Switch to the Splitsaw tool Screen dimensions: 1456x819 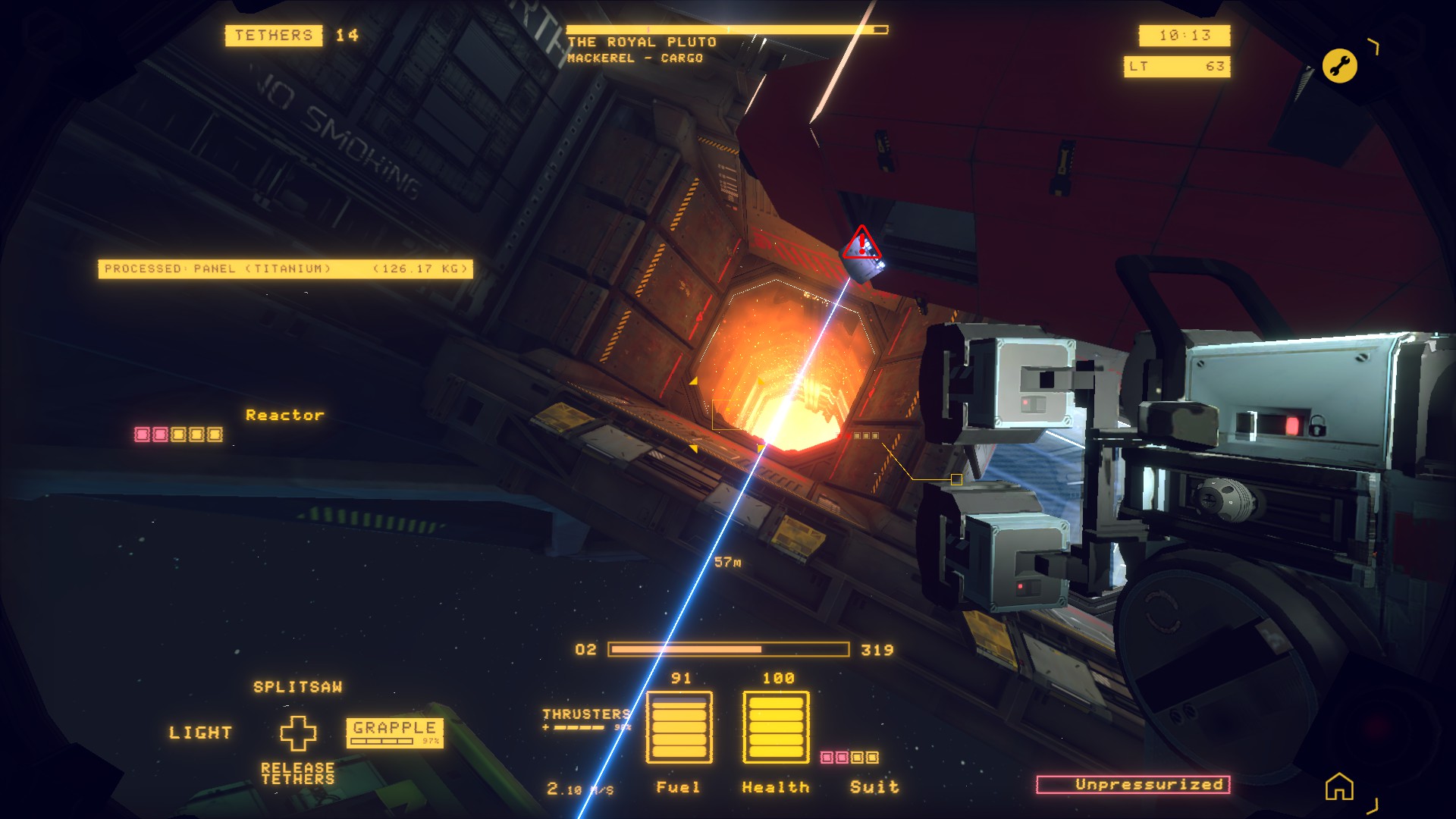pyautogui.click(x=297, y=687)
